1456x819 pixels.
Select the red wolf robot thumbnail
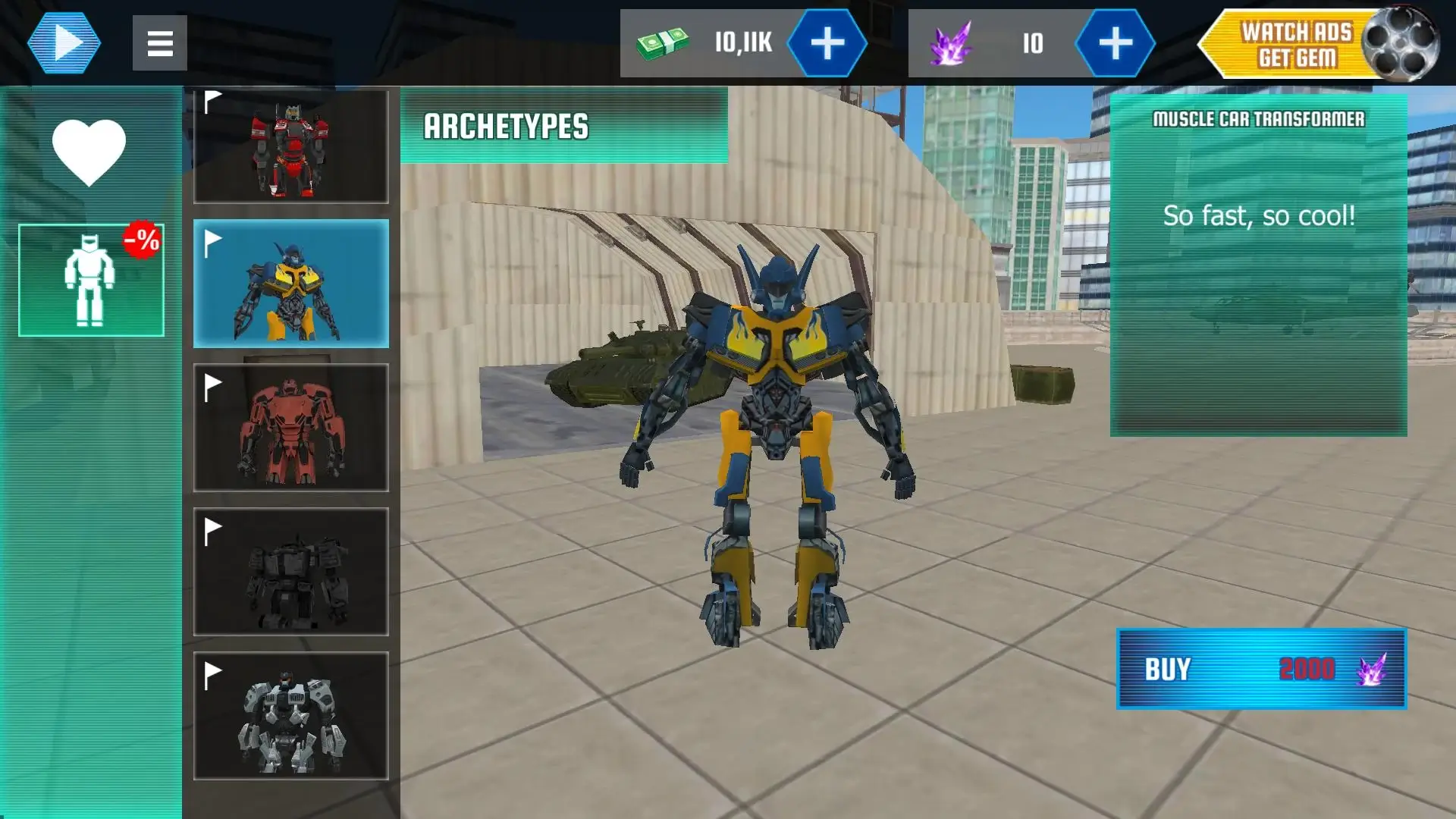[291, 144]
